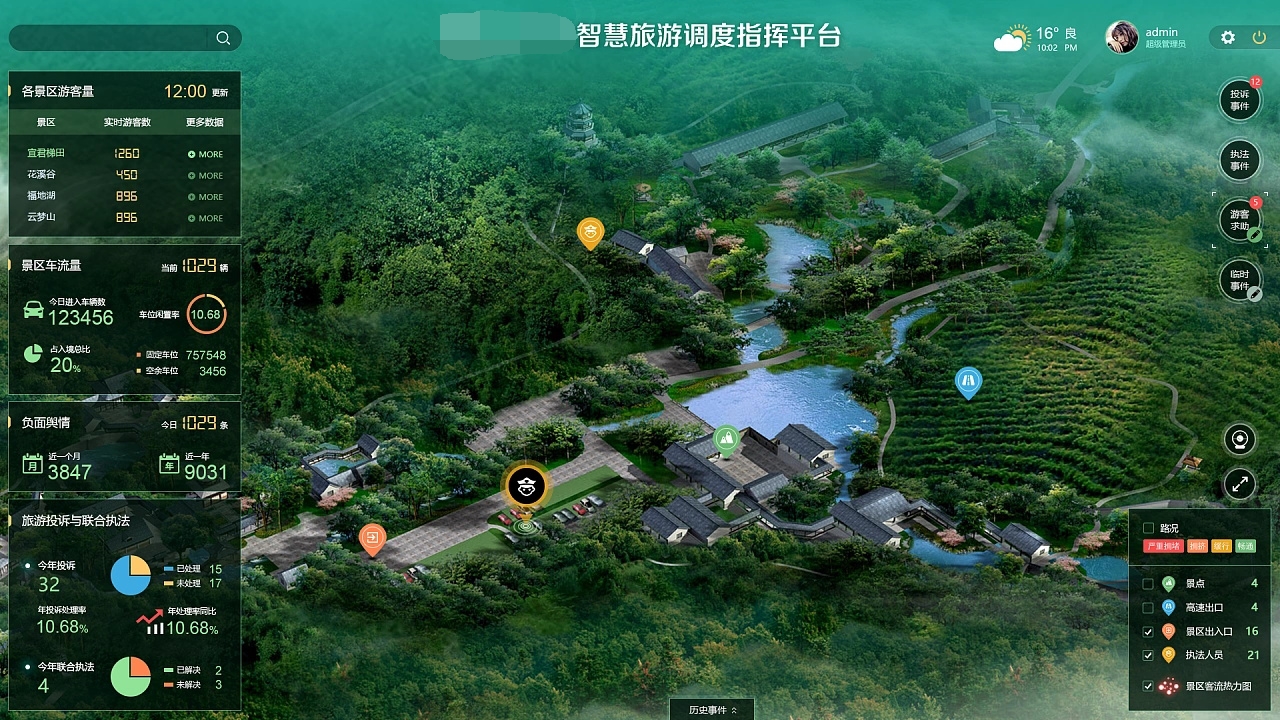Viewport: 1280px width, 720px height.
Task: Expand MORE data for 福地湖
Action: tap(204, 196)
